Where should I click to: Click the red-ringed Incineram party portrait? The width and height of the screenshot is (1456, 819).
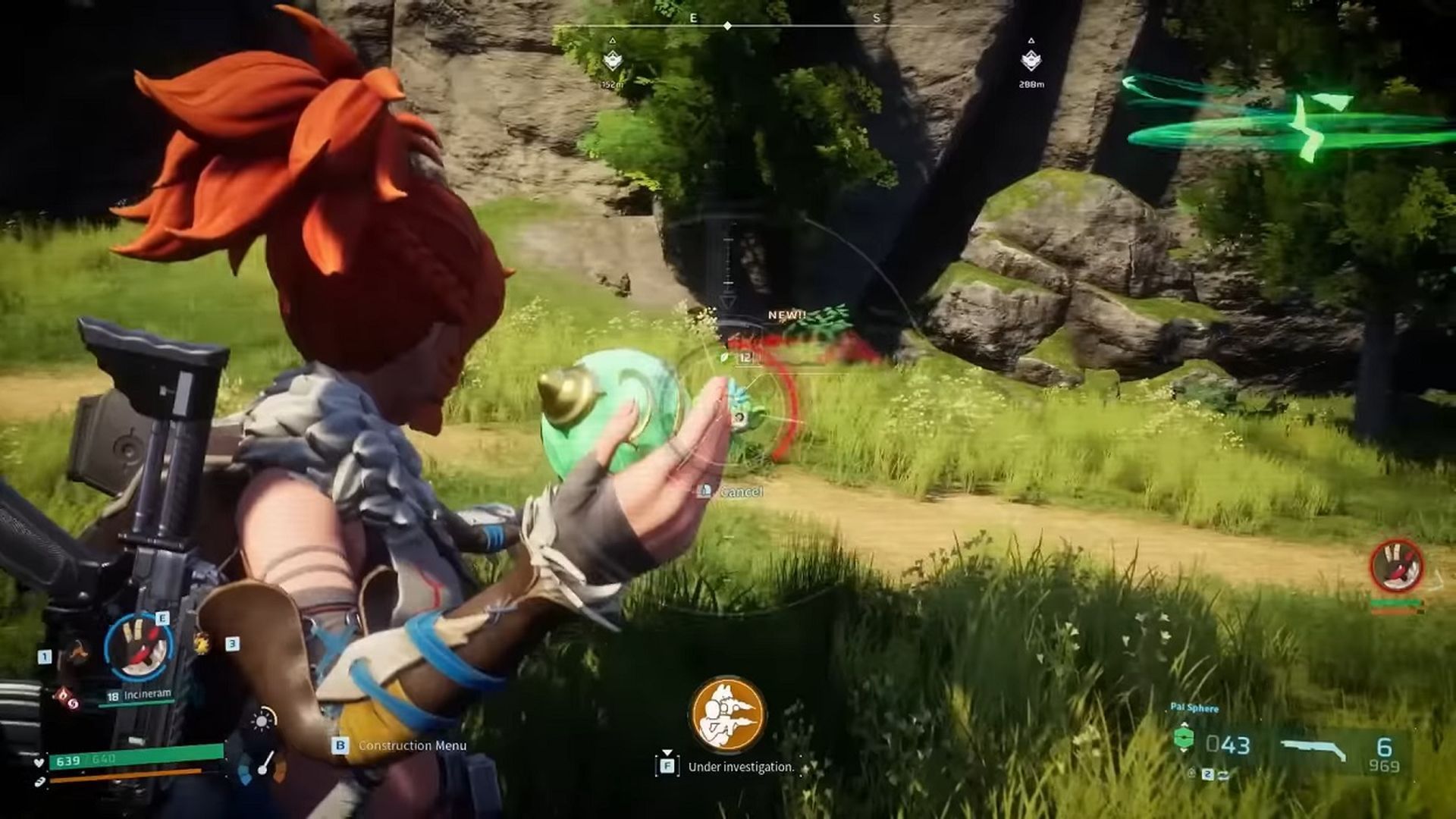pos(1396,566)
